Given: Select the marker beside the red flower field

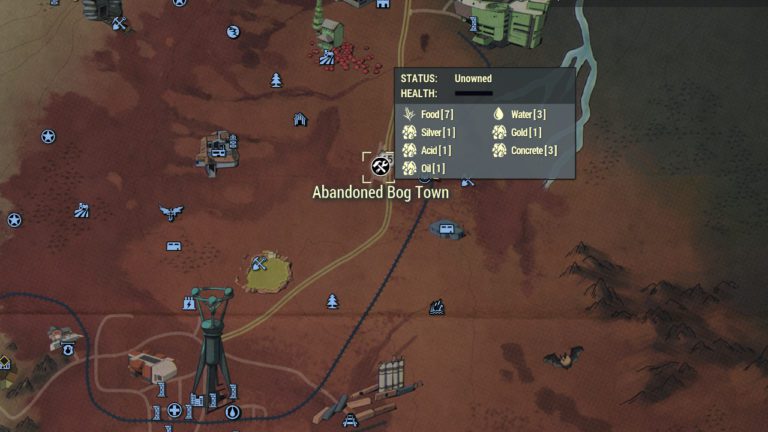Looking at the screenshot, I should [x=326, y=58].
